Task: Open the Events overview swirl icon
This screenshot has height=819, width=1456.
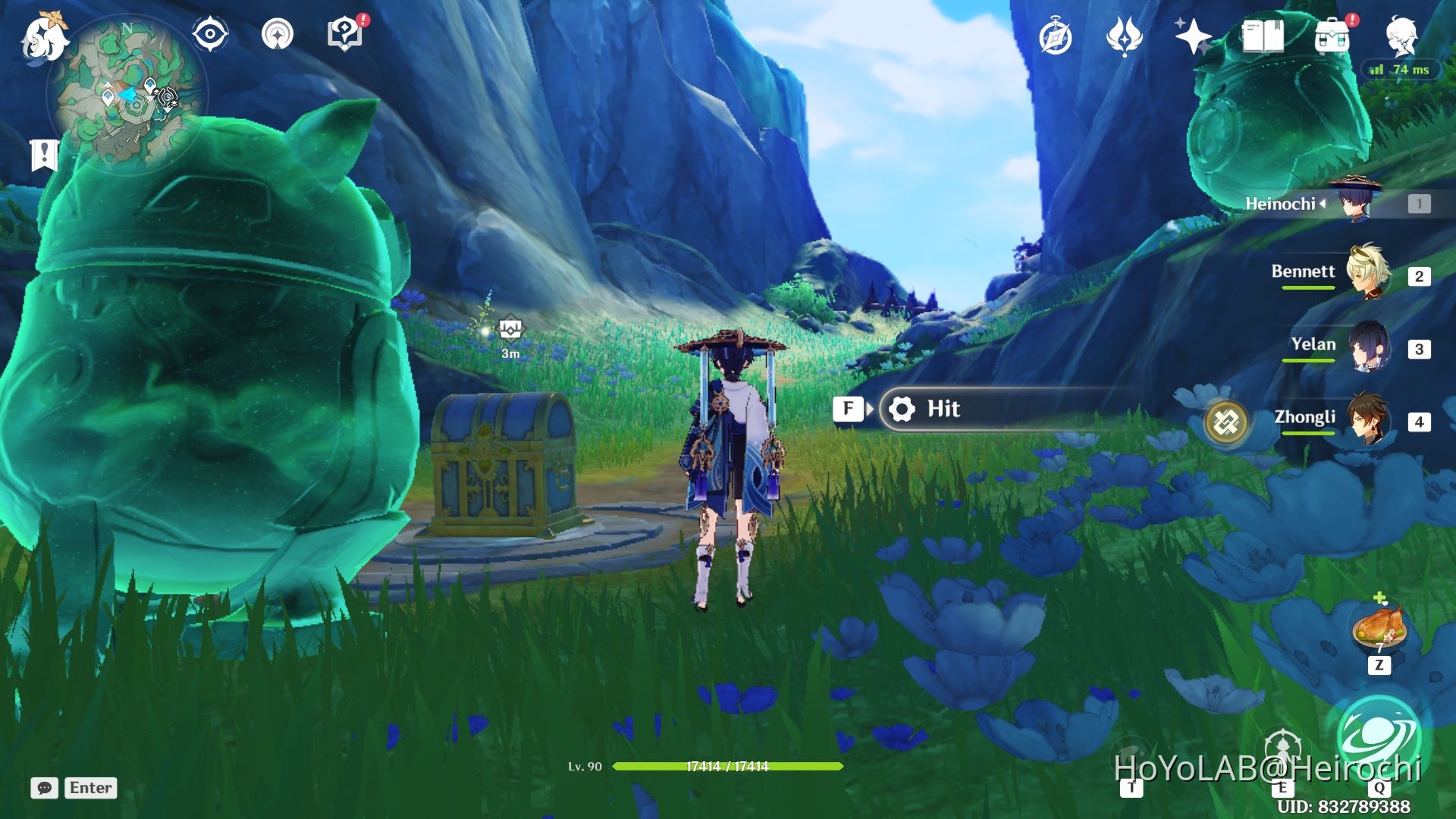Action: point(1125,33)
